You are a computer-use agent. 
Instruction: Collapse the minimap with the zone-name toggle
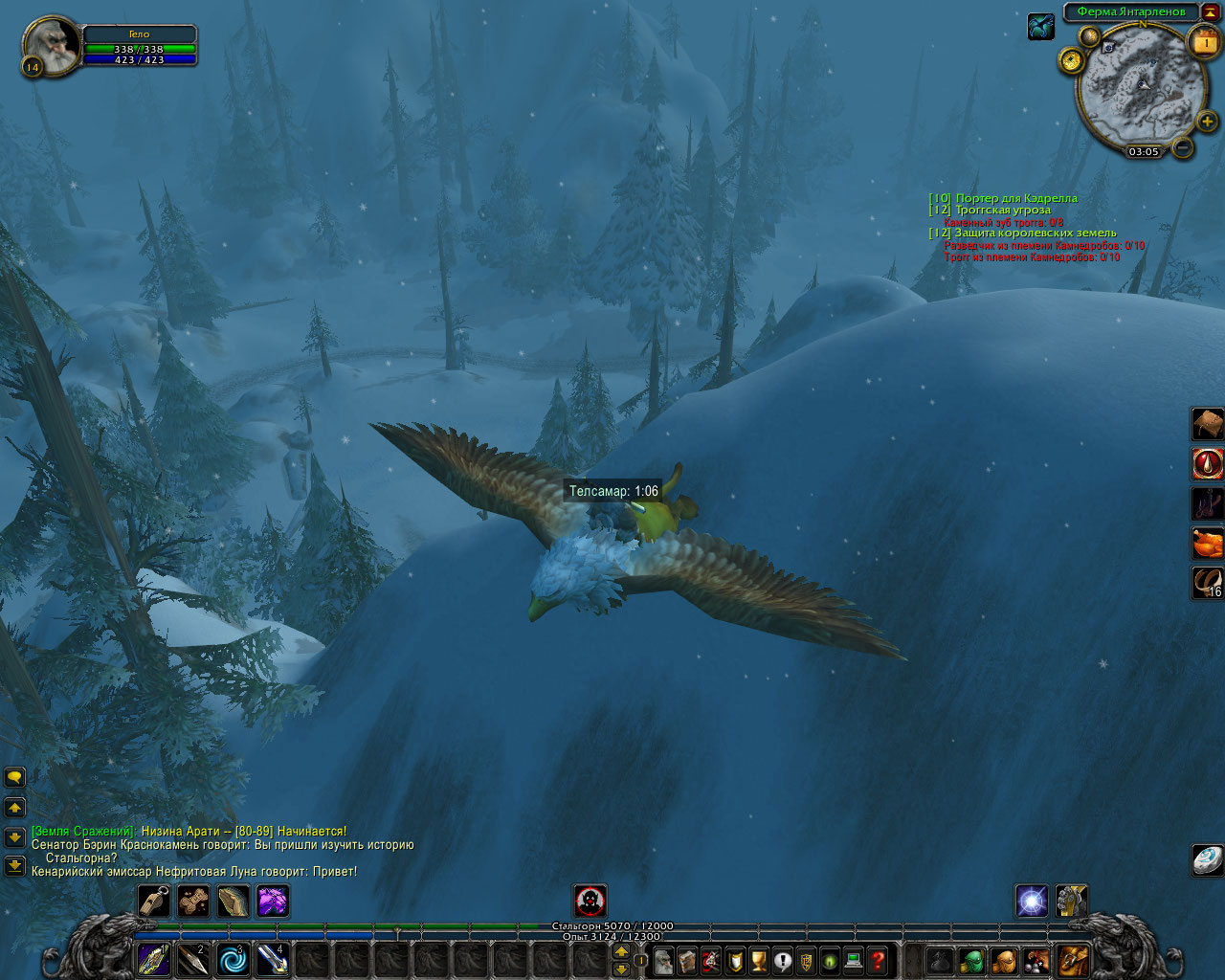1210,11
